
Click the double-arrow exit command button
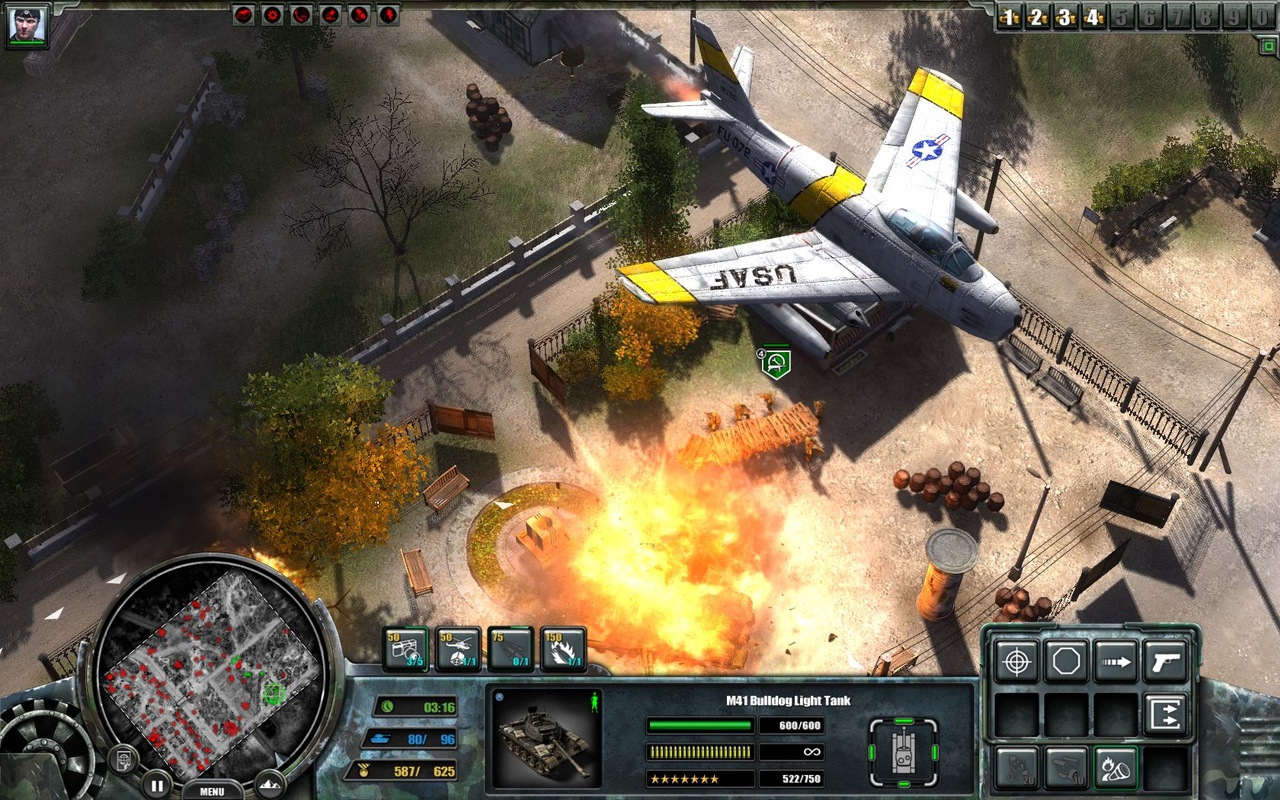point(1166,714)
